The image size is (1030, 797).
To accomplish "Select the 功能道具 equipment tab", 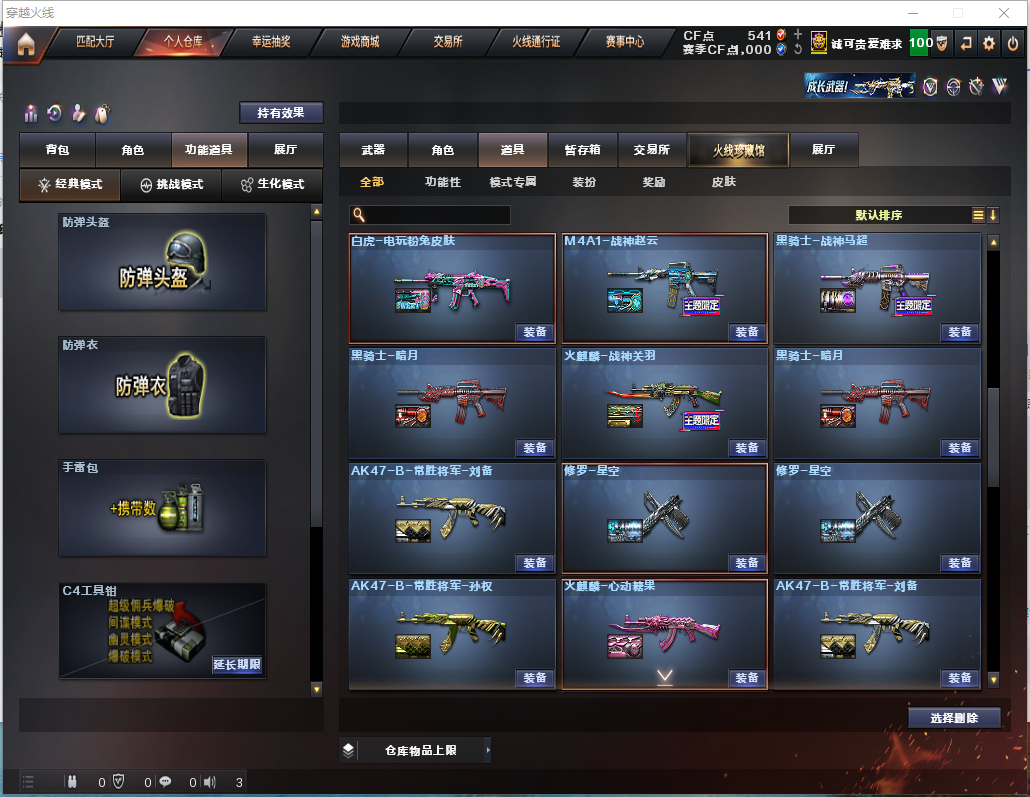I will 209,150.
